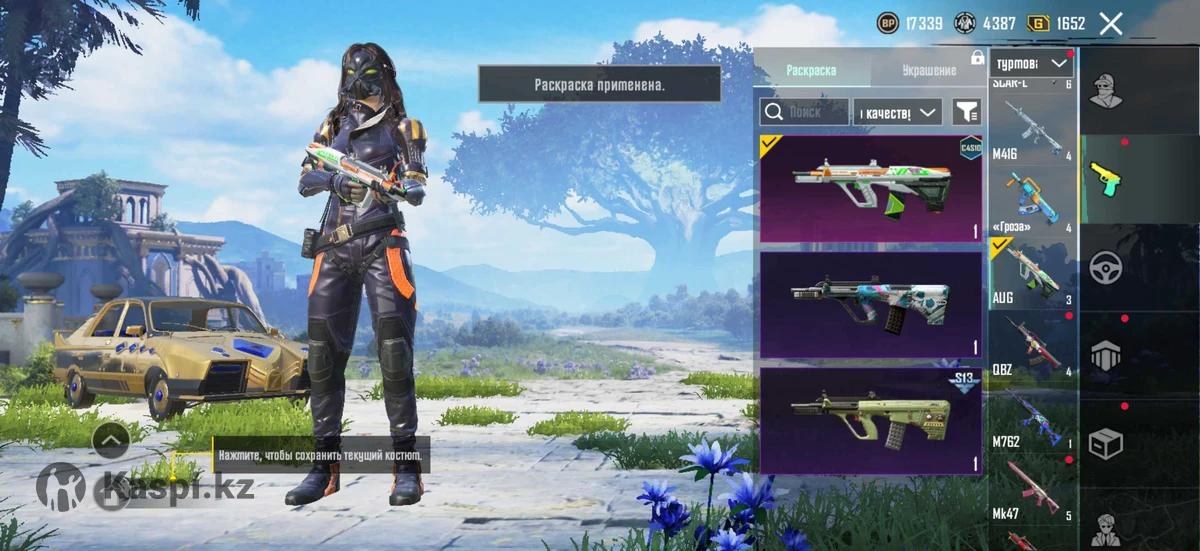Select the Mk47 weapon entry
Screen dimensions: 1200x551
[1033, 490]
